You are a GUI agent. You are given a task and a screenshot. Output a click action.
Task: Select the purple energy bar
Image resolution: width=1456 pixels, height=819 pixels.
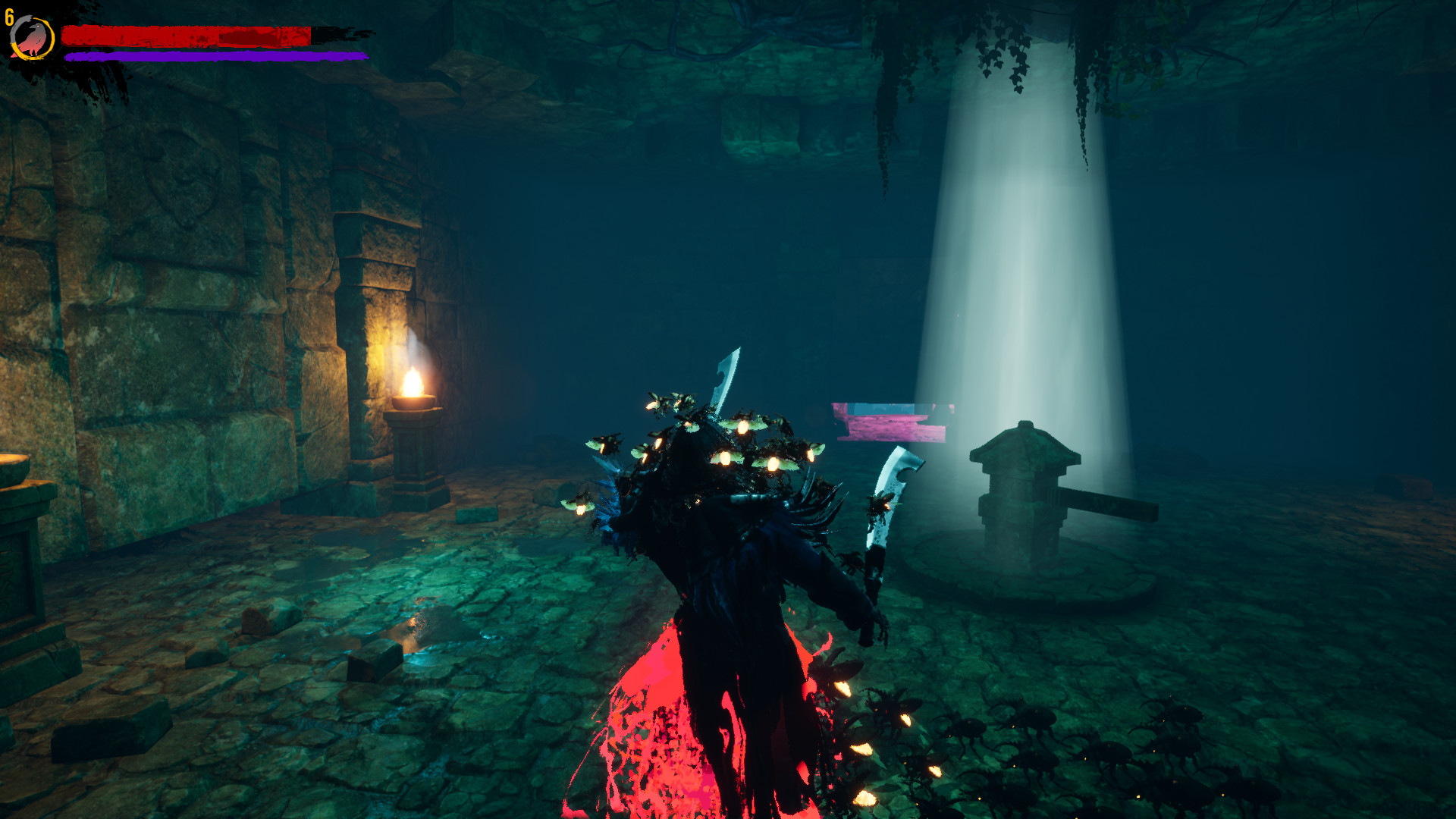pos(212,56)
